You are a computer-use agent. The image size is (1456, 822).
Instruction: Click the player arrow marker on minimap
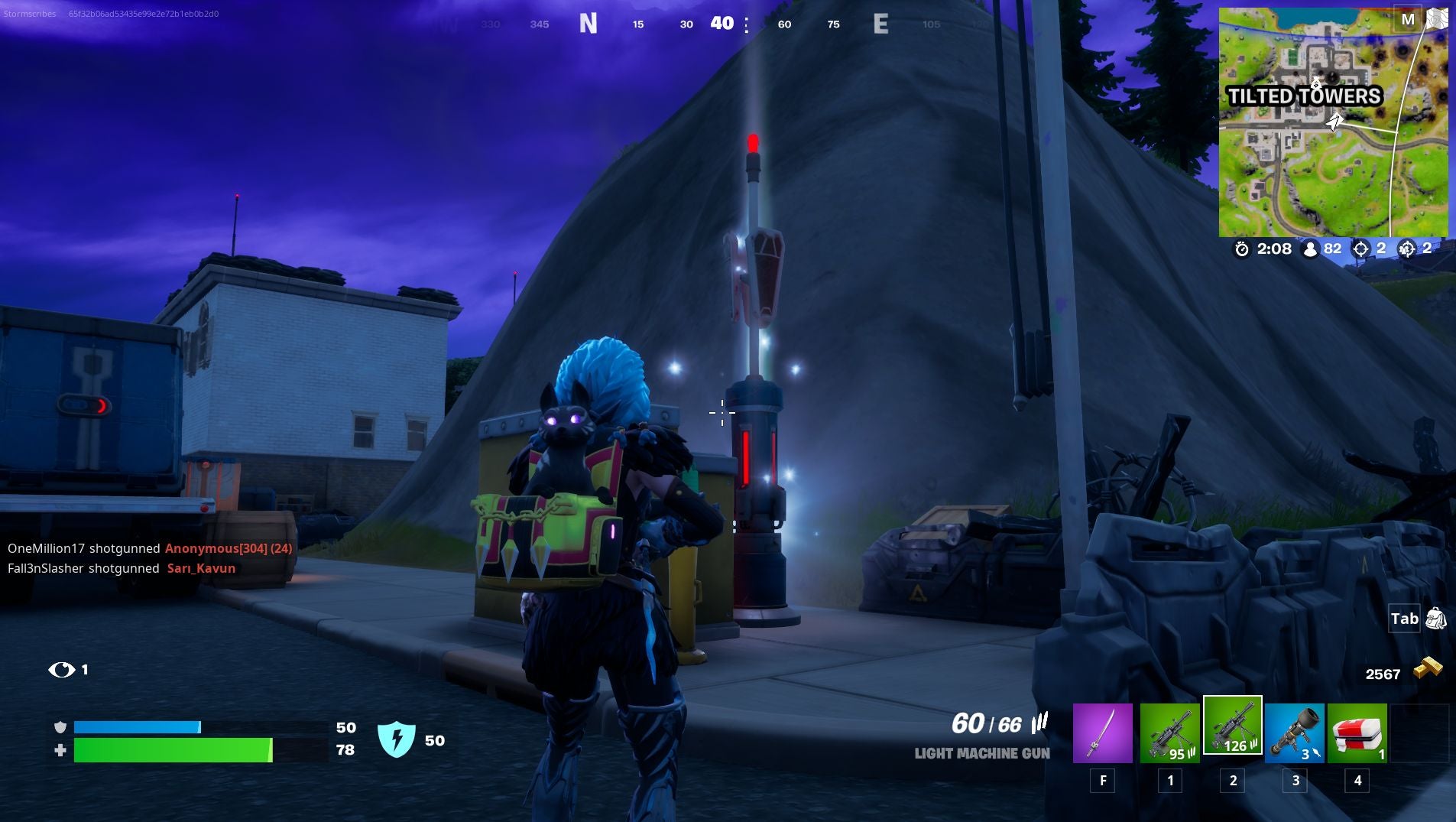(1334, 120)
